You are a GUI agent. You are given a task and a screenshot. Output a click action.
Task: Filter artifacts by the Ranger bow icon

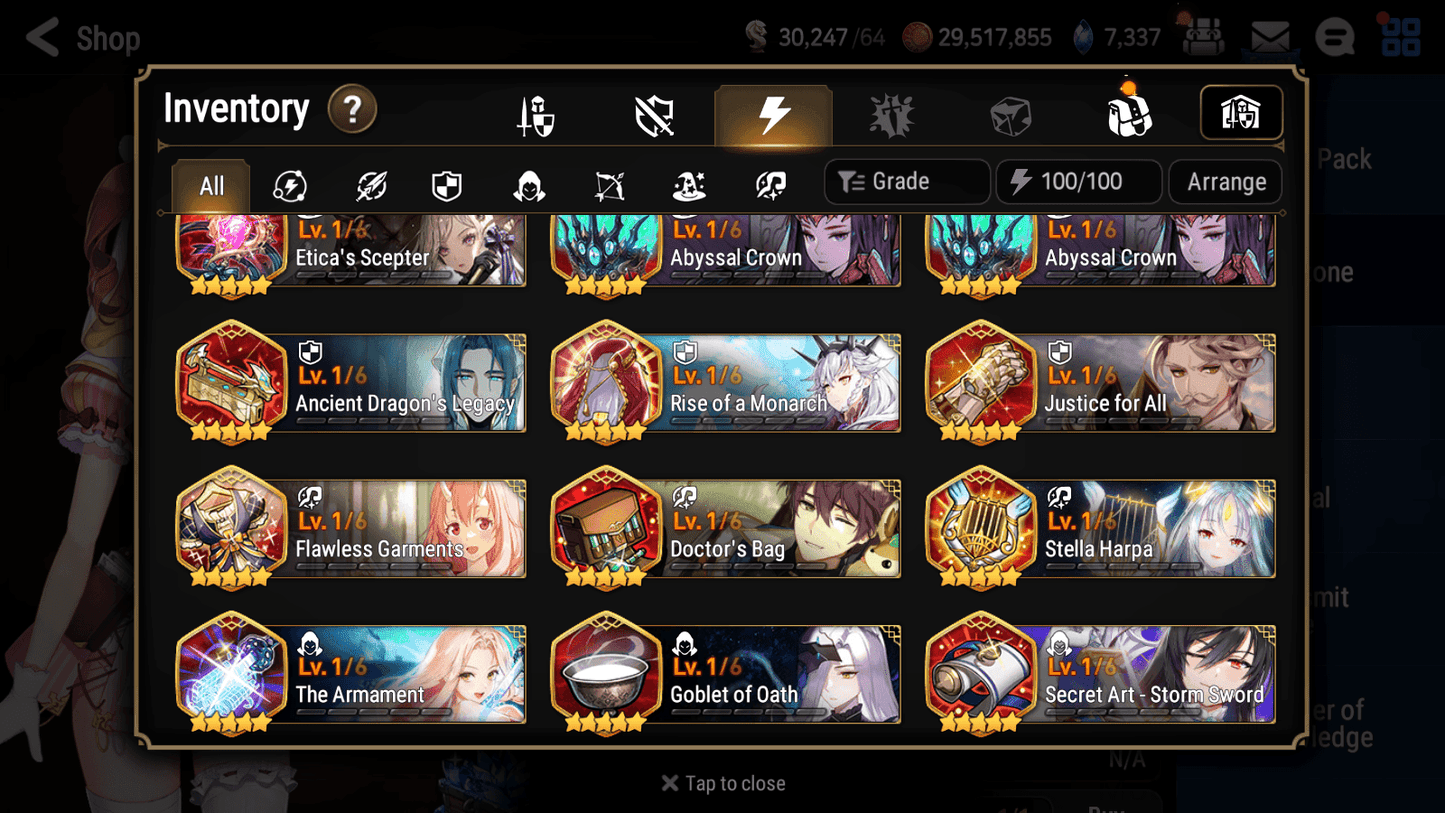(607, 184)
